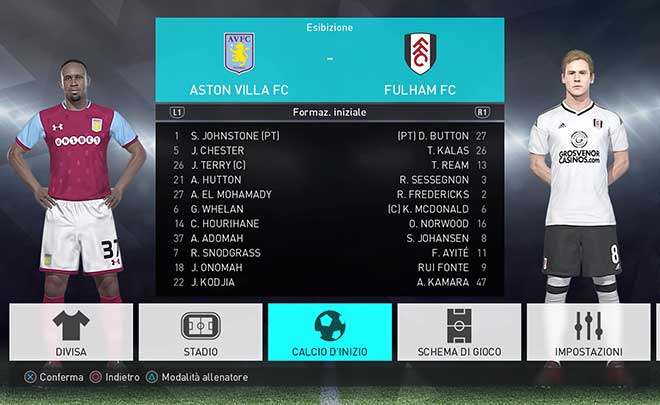Image resolution: width=660 pixels, height=405 pixels.
Task: Choose Calcio d'inizio to kick off
Action: [329, 333]
